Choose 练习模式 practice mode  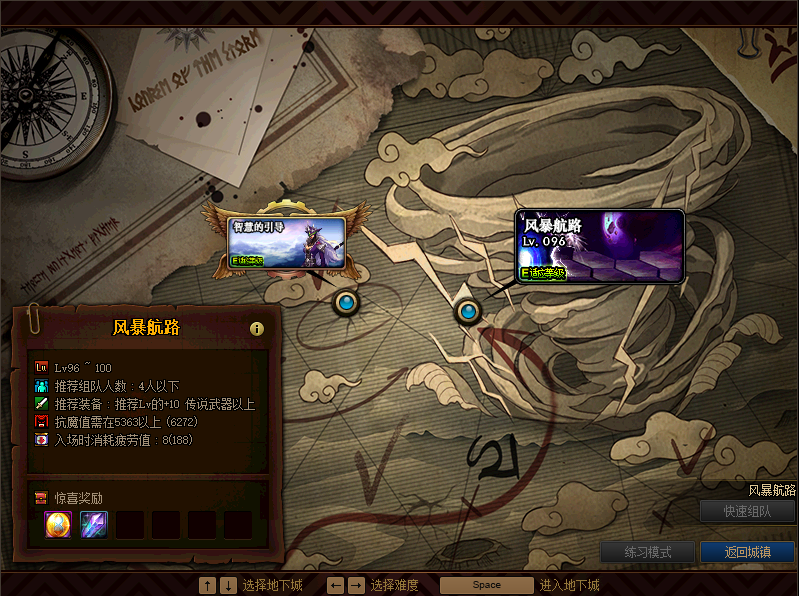647,552
